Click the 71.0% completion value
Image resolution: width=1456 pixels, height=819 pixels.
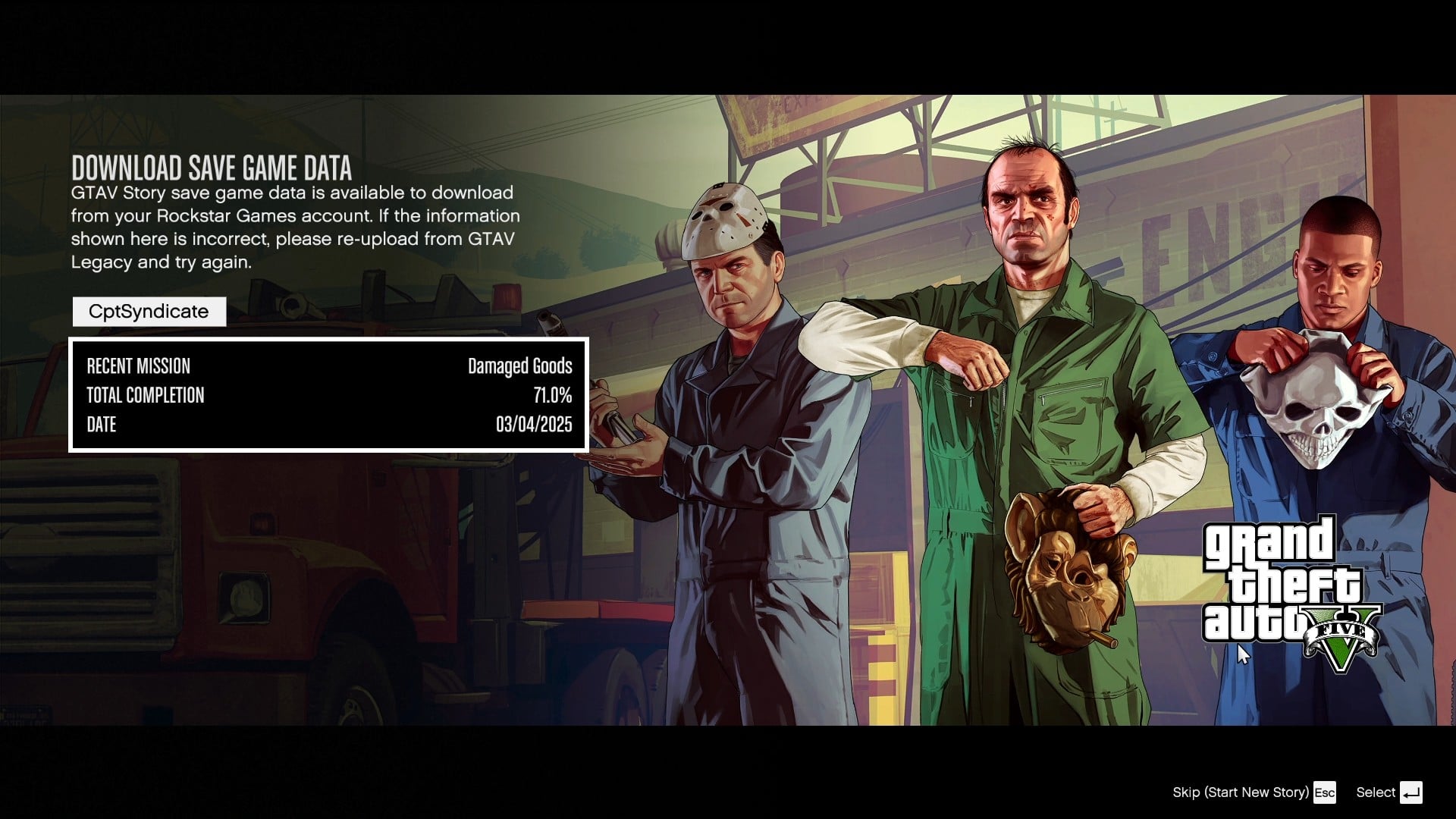point(552,395)
